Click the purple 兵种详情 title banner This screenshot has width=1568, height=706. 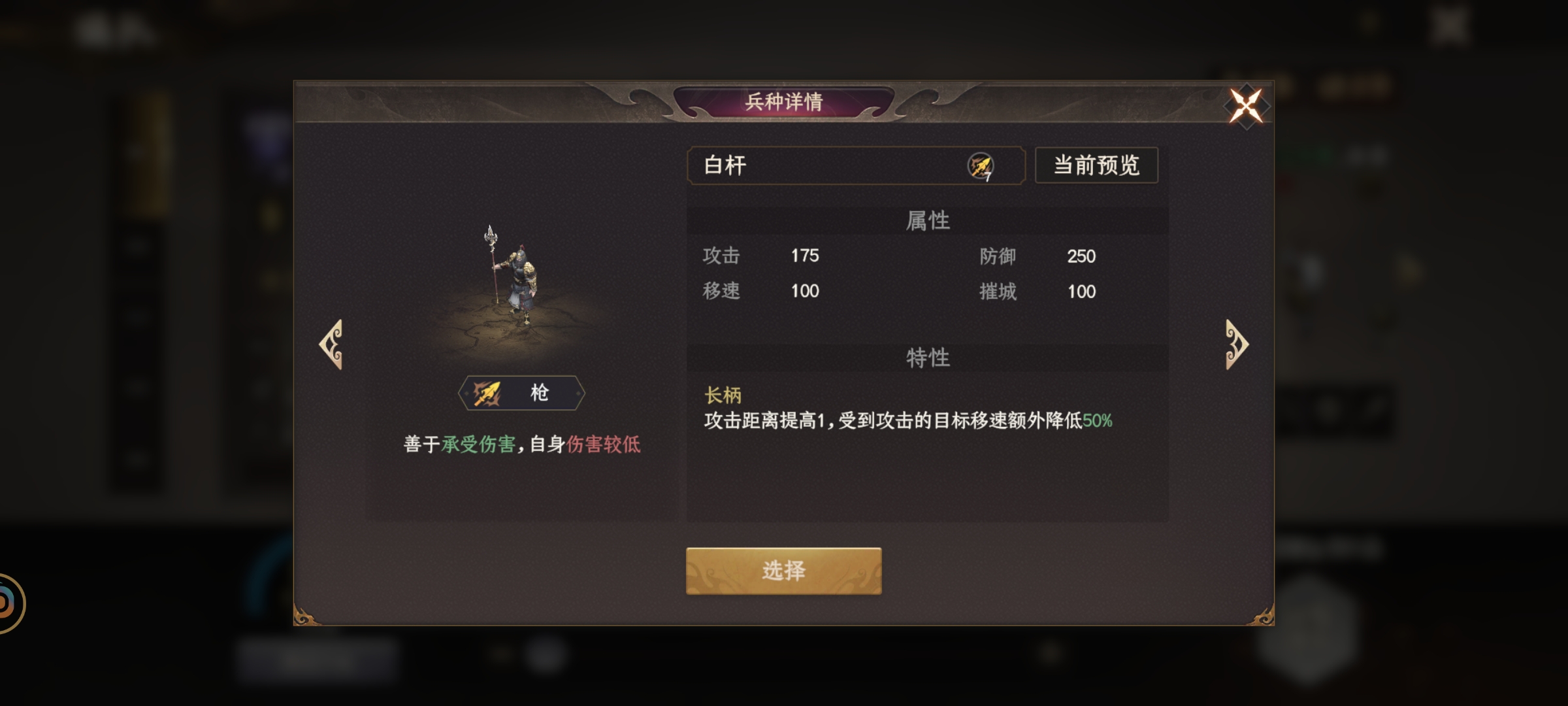[784, 101]
